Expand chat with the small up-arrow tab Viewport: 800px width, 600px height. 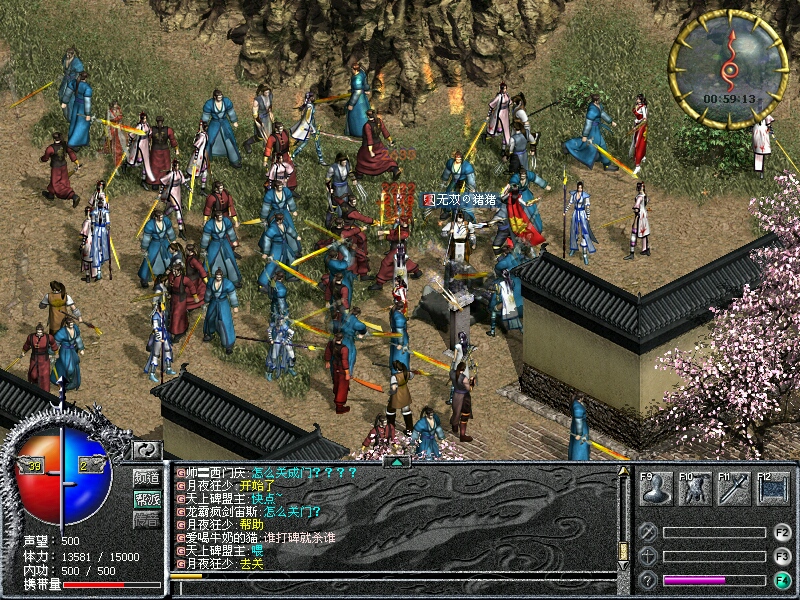point(397,462)
